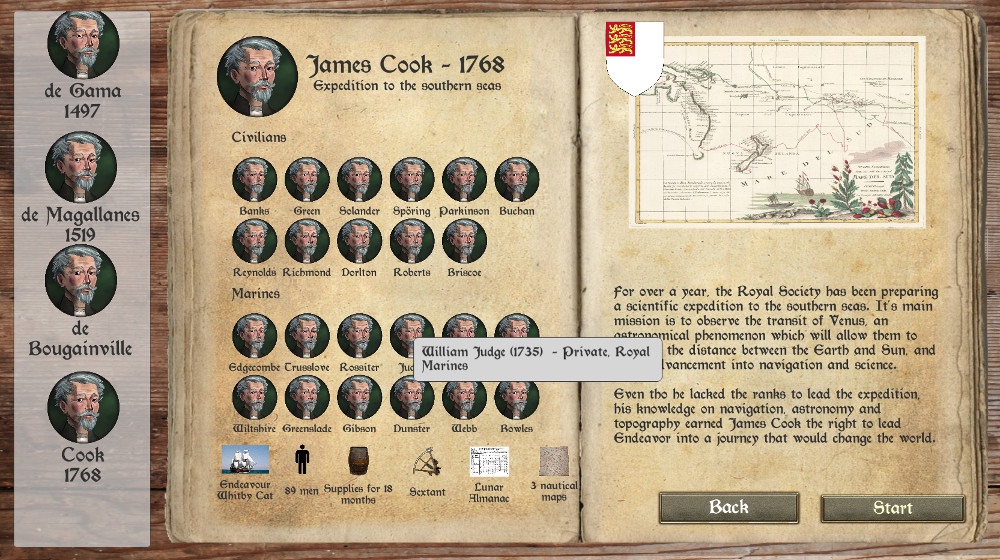Select the Bowles marine portrait

coord(517,397)
